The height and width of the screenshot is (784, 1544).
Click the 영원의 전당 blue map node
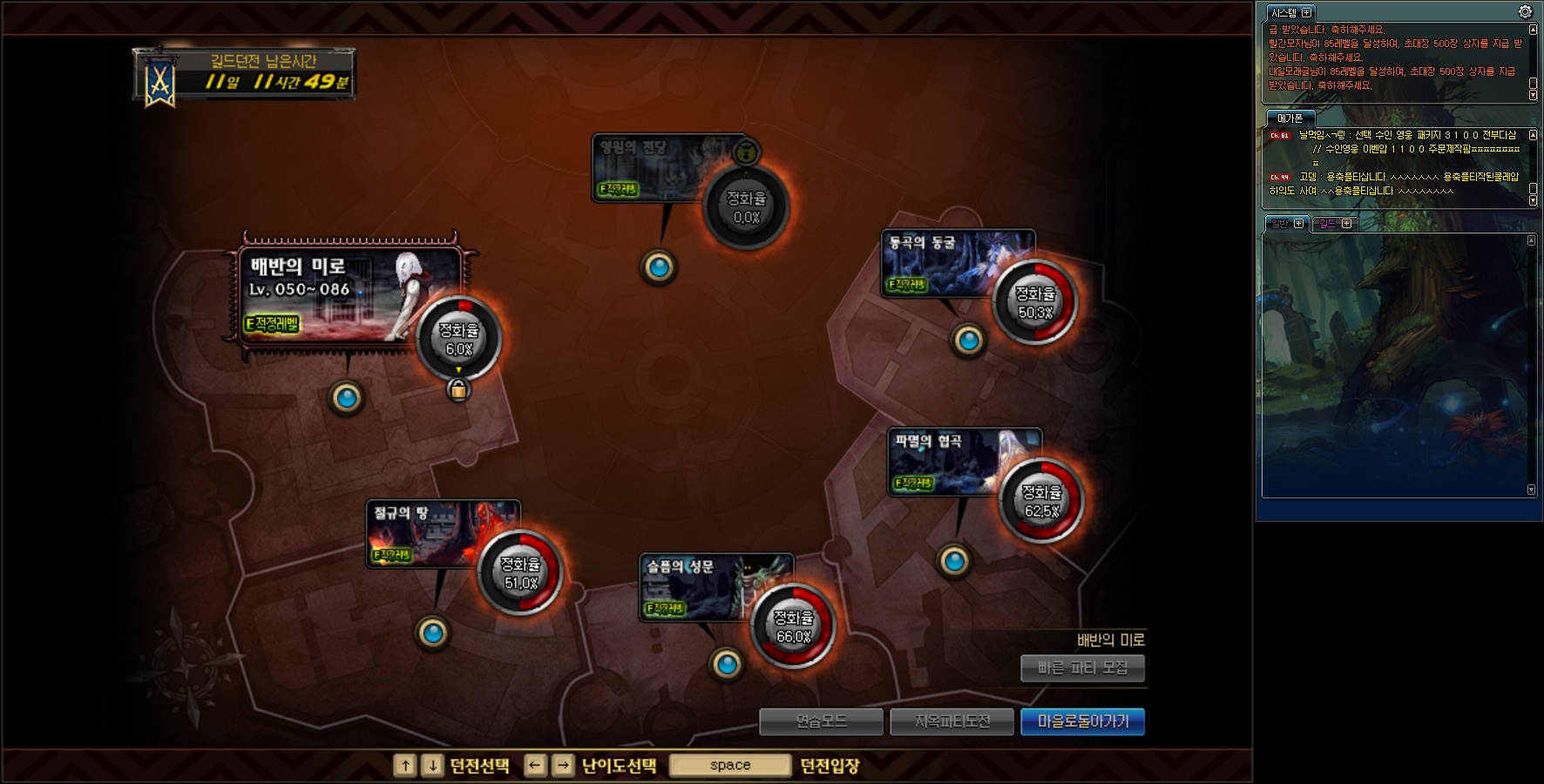pyautogui.click(x=659, y=267)
